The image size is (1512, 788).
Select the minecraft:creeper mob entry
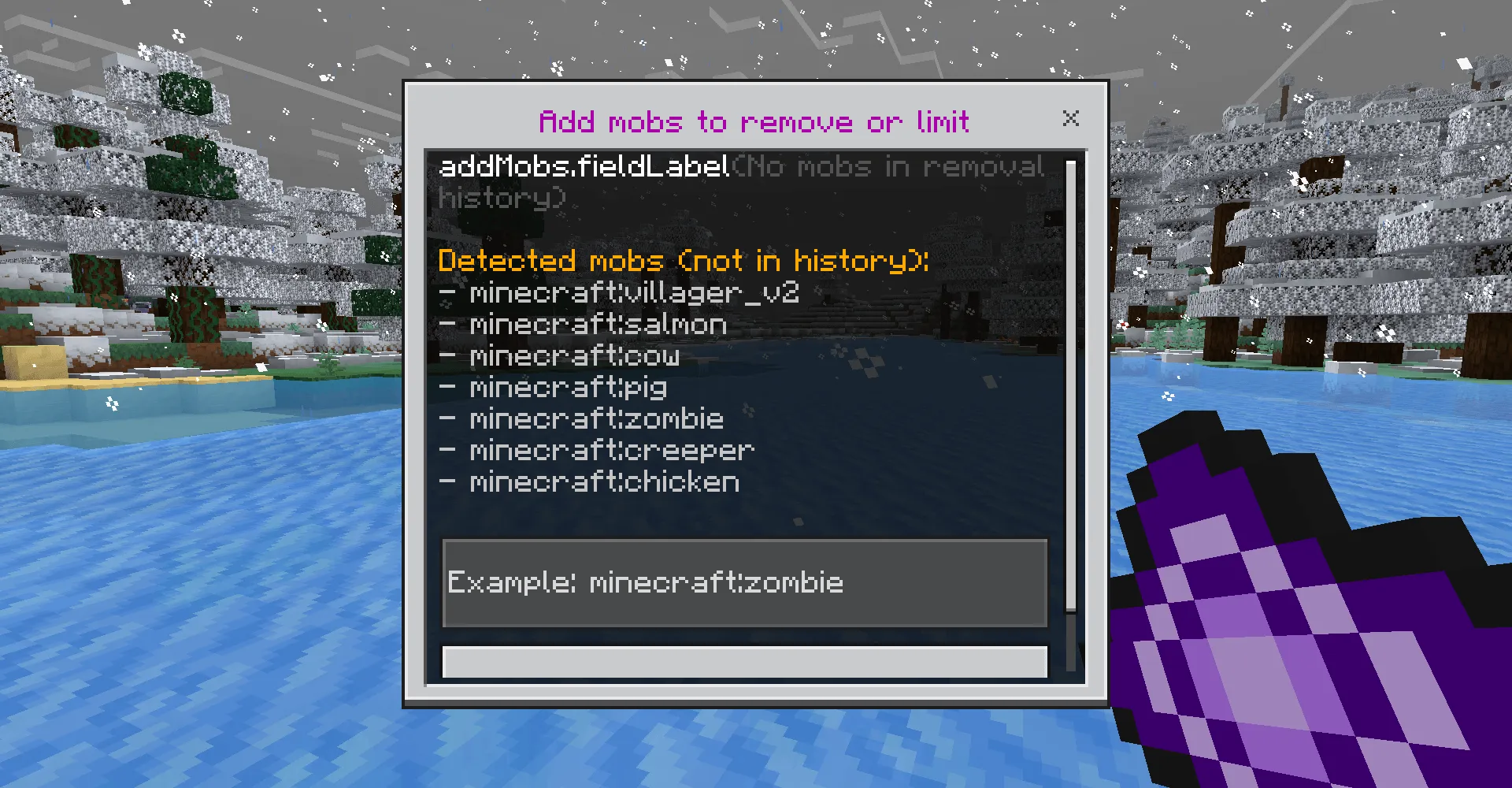(610, 450)
